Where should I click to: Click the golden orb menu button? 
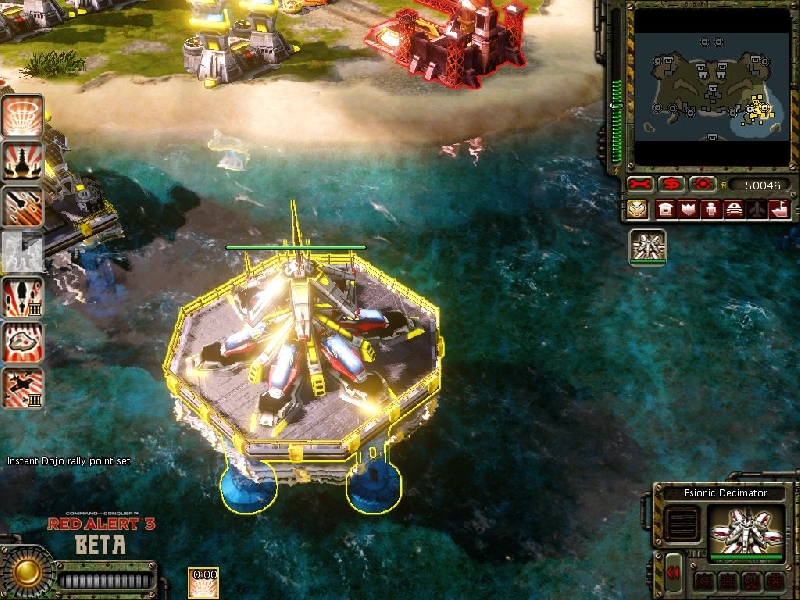pyautogui.click(x=27, y=573)
